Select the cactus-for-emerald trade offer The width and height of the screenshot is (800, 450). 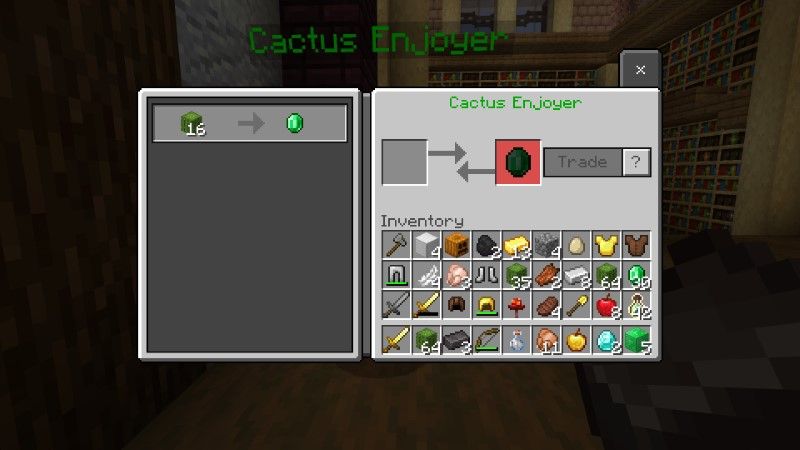pos(249,124)
